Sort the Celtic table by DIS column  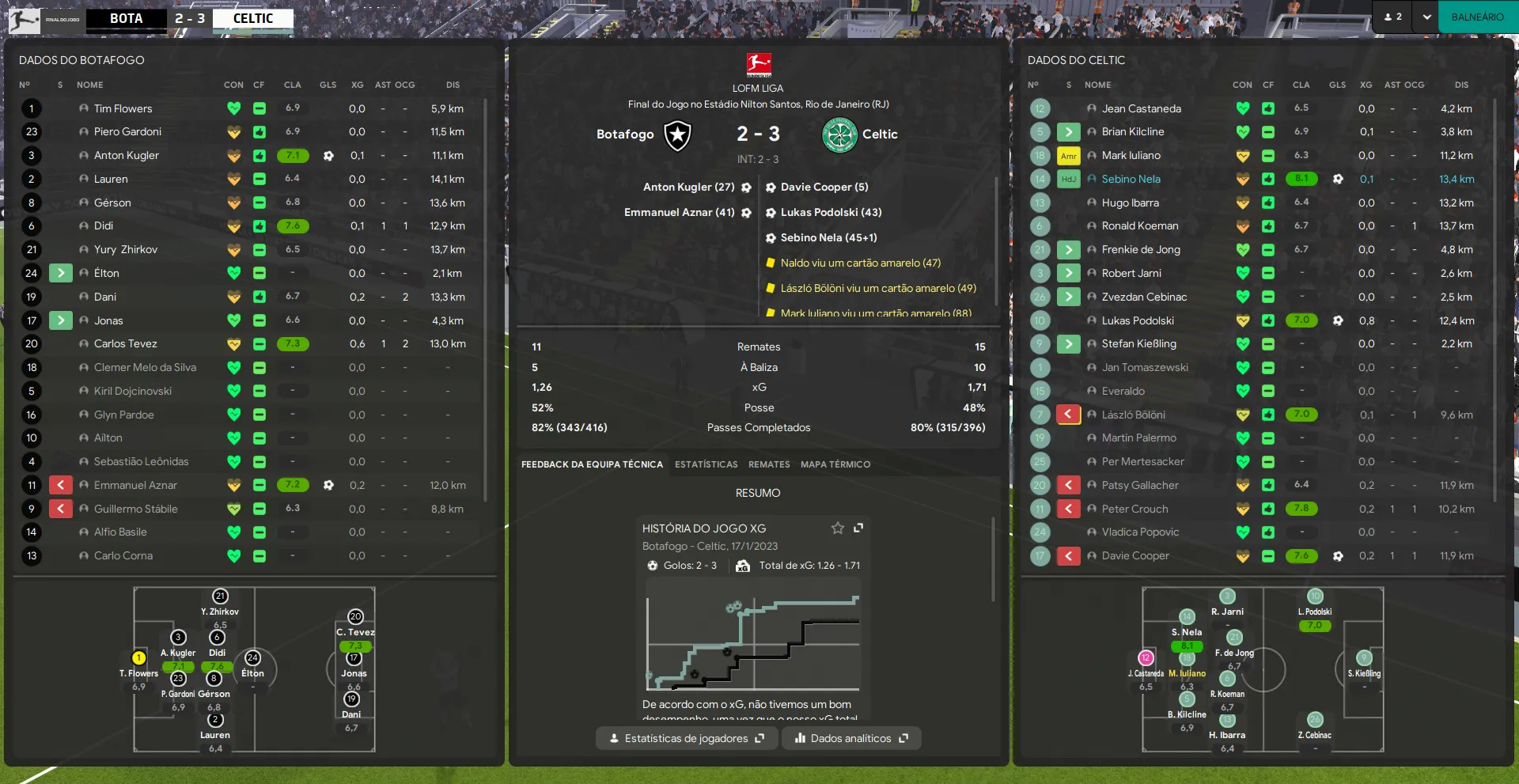point(1460,85)
